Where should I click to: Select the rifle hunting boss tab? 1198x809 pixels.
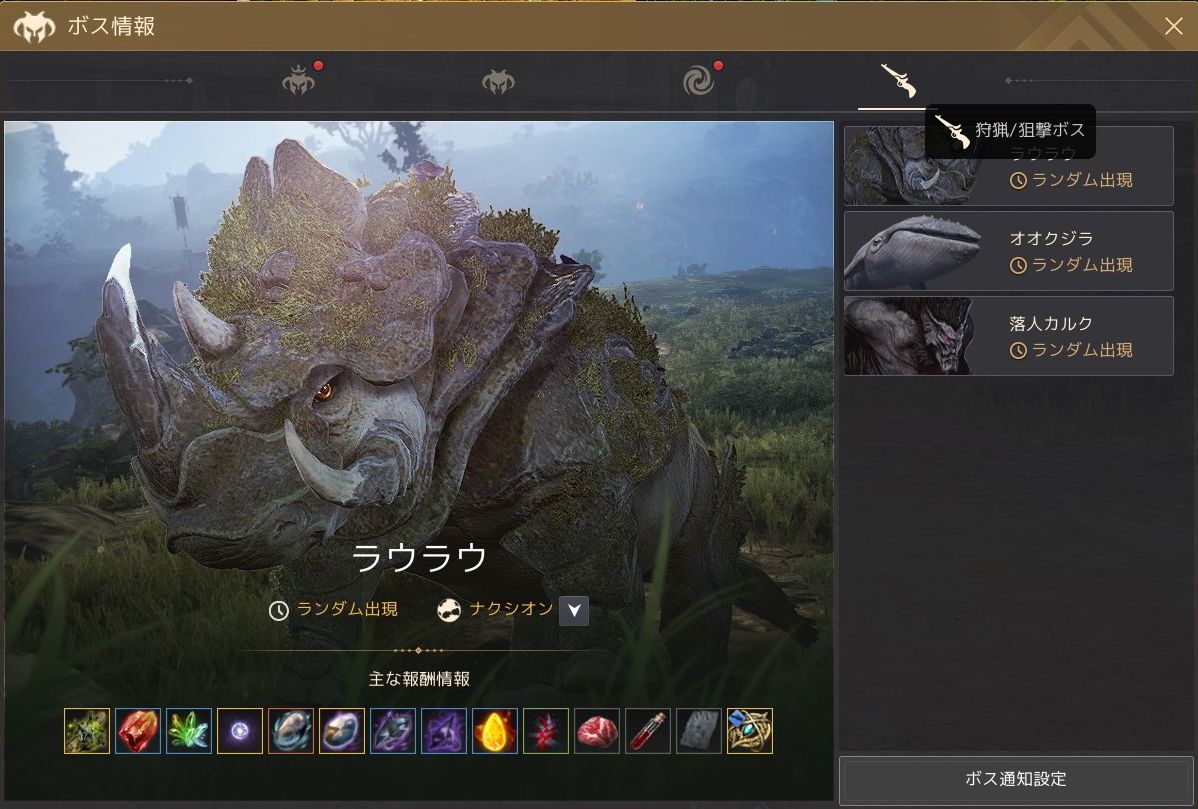coord(897,81)
